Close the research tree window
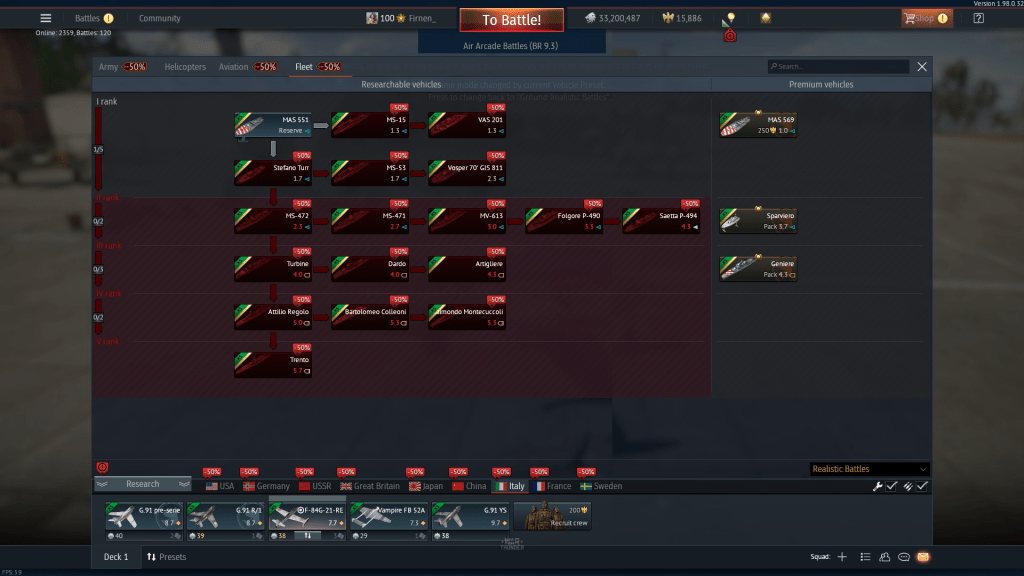1024x576 pixels. (922, 67)
